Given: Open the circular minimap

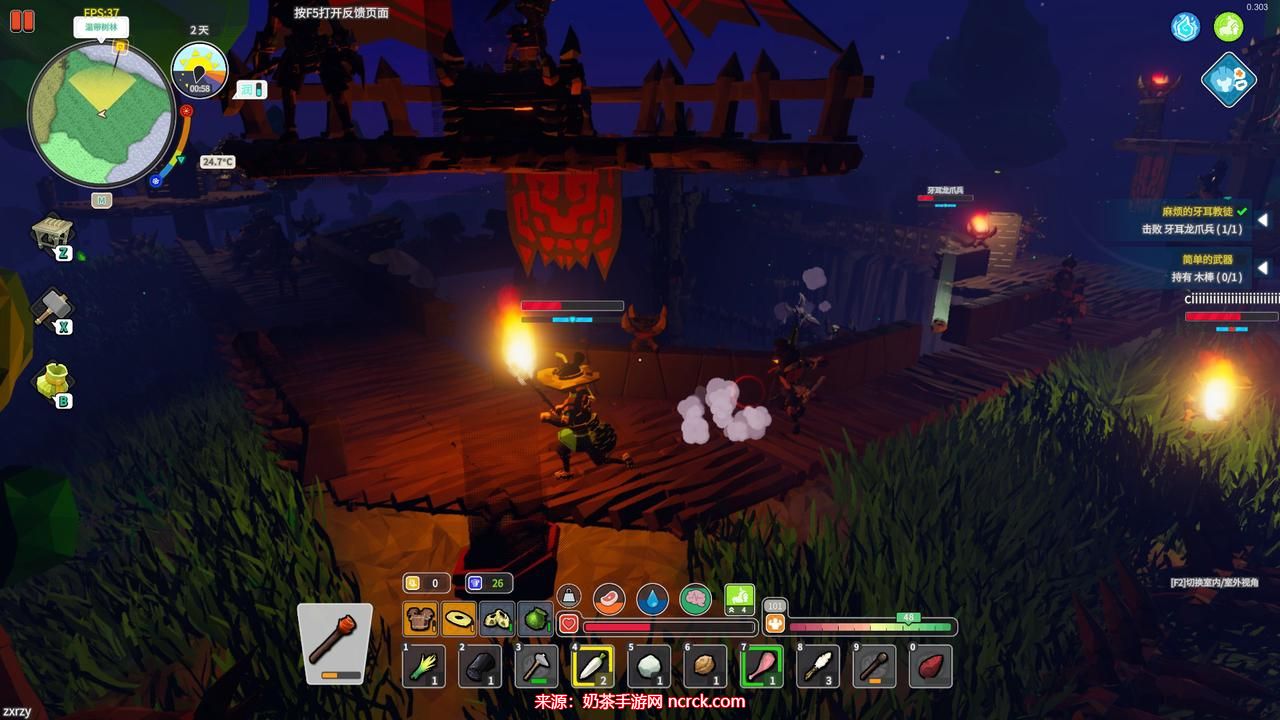Looking at the screenshot, I should click(x=101, y=114).
